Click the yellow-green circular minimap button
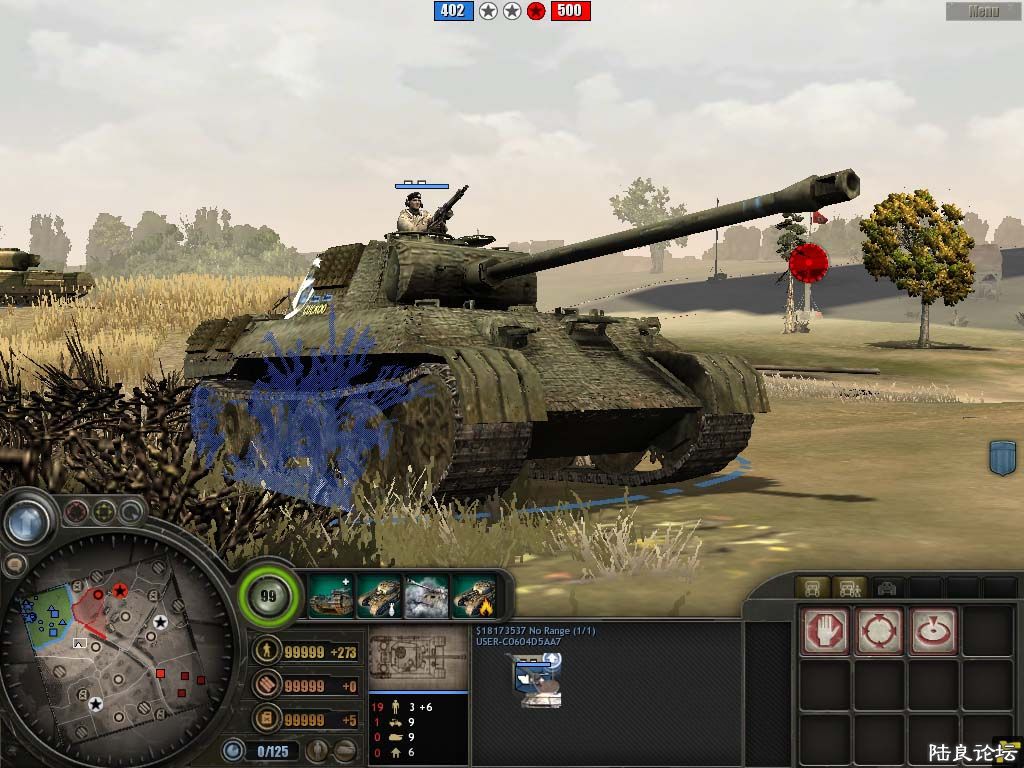 (x=104, y=514)
